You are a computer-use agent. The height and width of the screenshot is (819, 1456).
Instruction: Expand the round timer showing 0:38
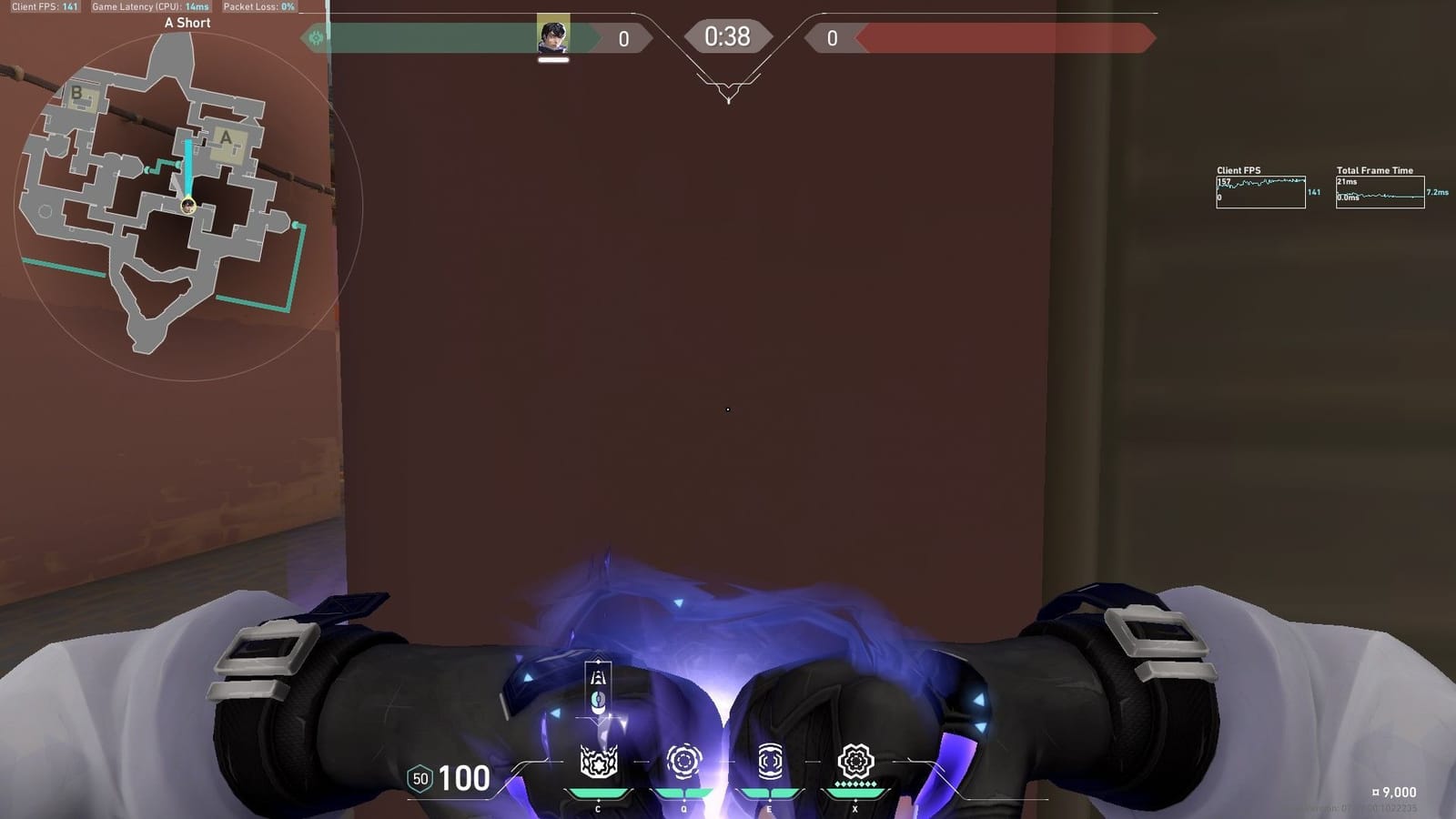click(x=728, y=36)
